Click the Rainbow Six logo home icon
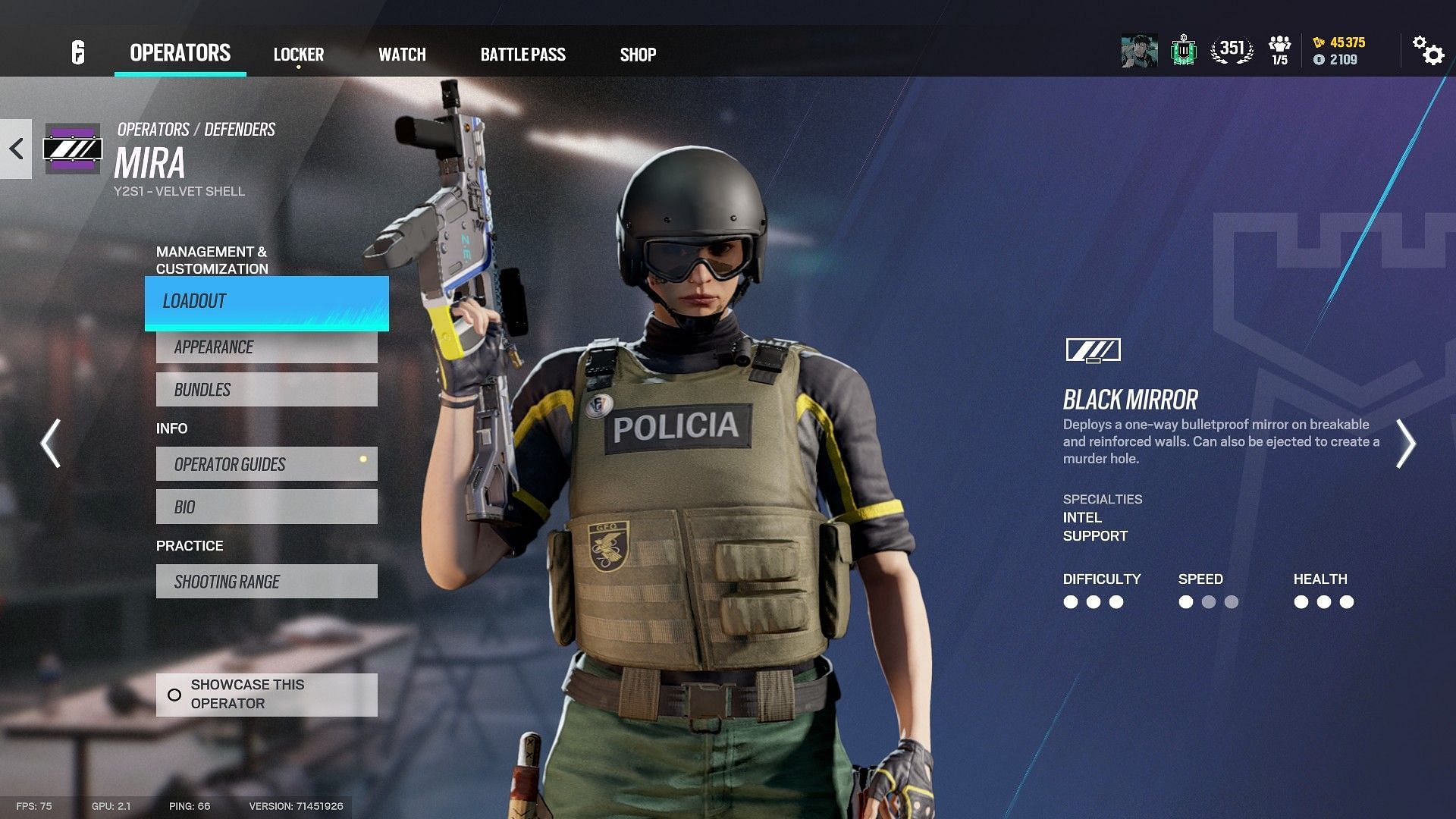The height and width of the screenshot is (819, 1456). point(78,52)
